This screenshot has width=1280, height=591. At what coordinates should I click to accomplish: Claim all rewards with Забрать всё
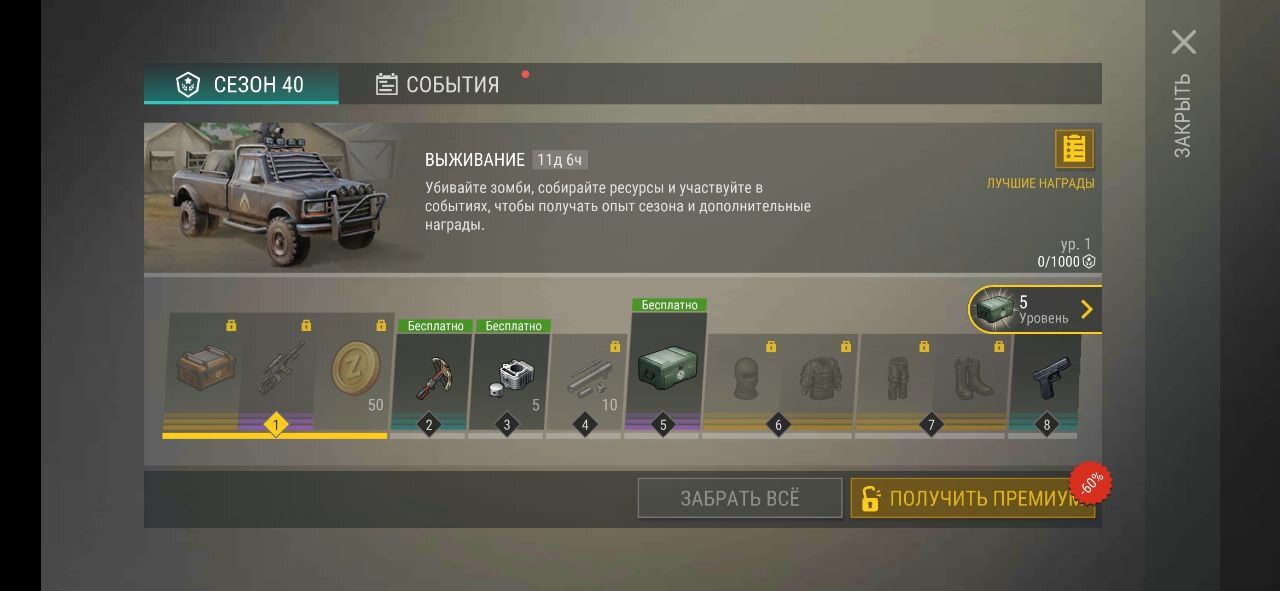740,498
